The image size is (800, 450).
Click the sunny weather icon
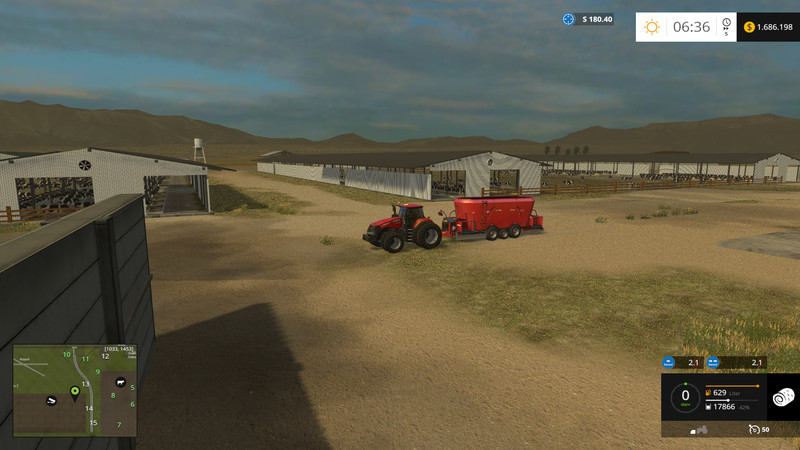652,27
